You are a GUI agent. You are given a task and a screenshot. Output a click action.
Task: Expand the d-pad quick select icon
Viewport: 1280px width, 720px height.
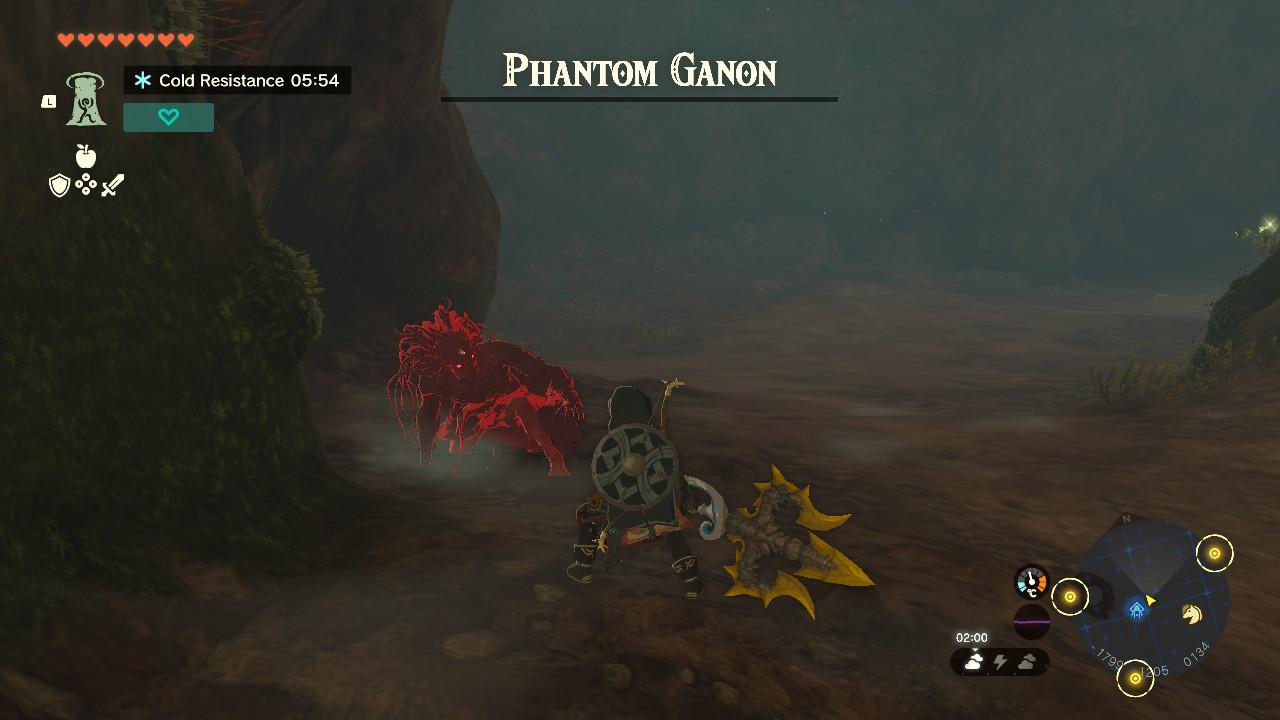coord(88,184)
